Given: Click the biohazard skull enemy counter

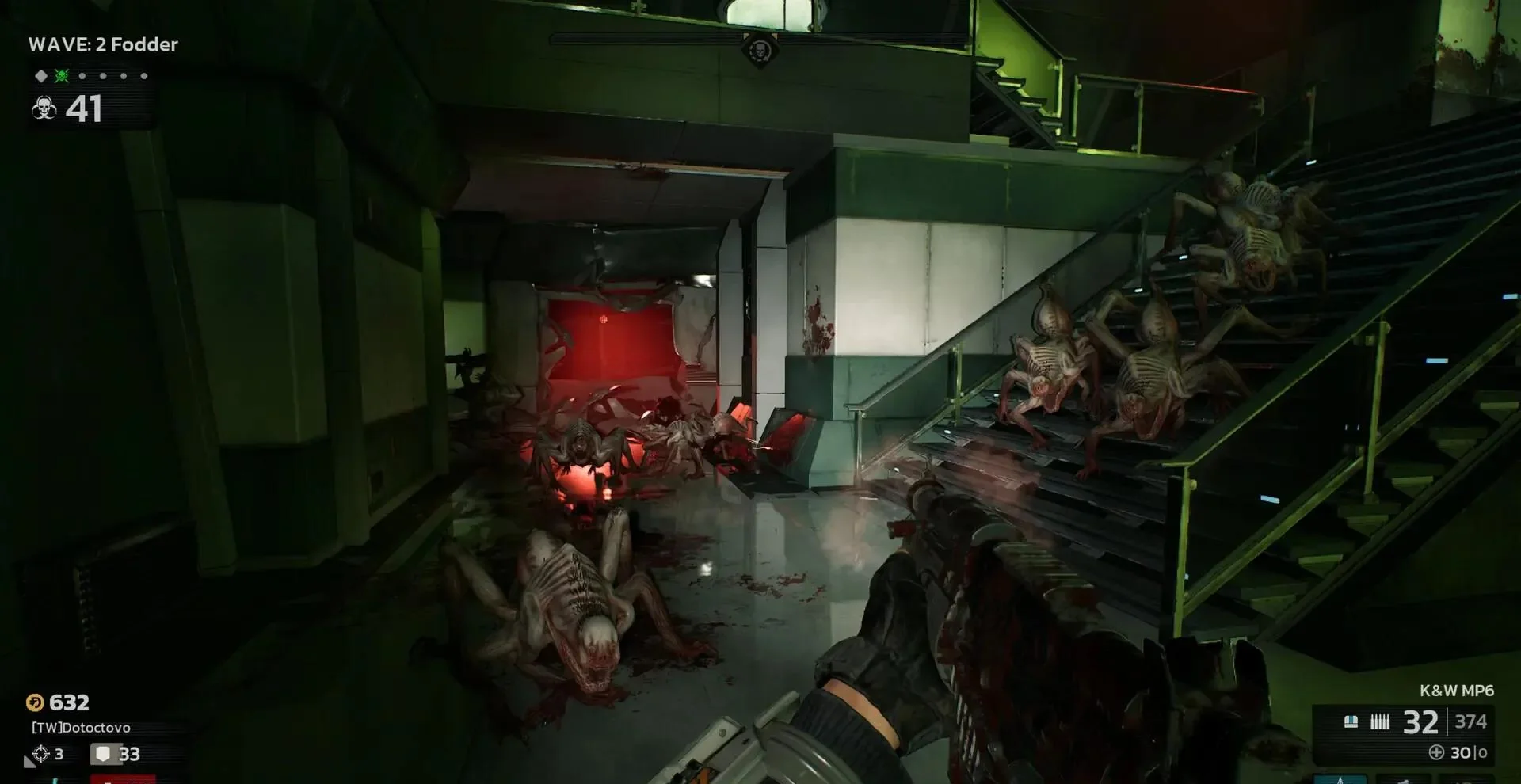Looking at the screenshot, I should (44, 109).
